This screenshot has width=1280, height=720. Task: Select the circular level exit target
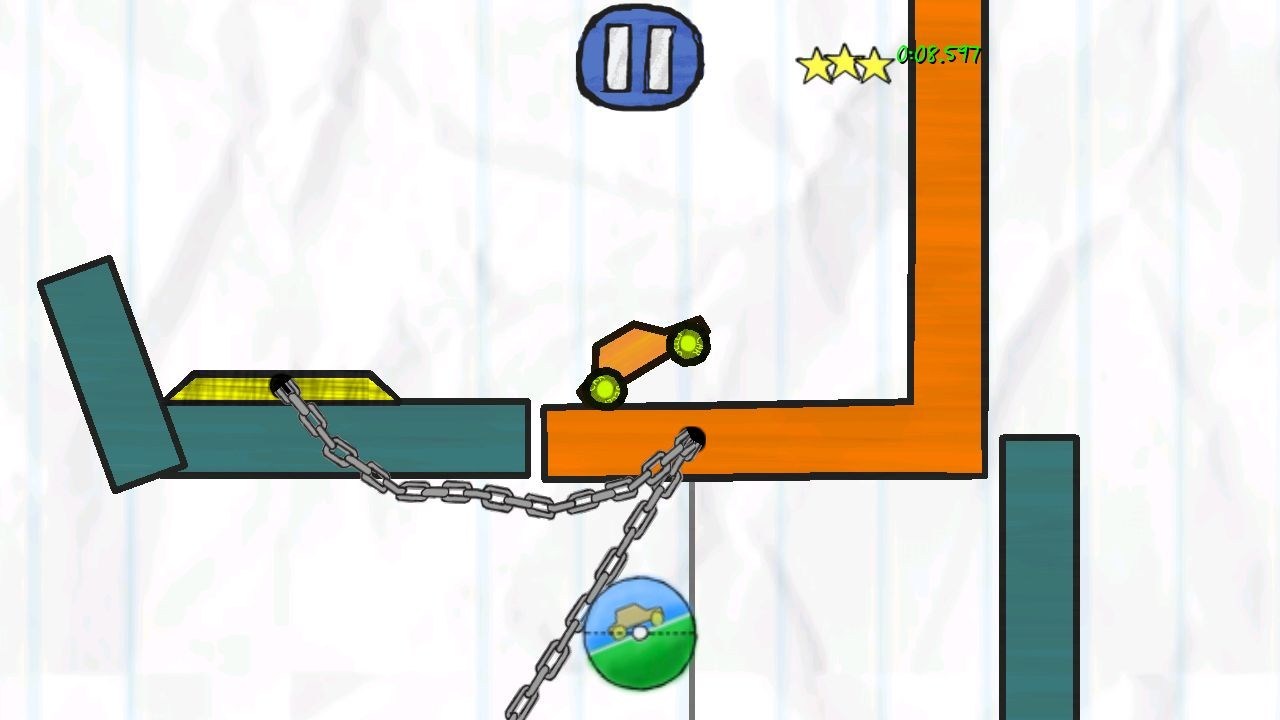coord(640,633)
